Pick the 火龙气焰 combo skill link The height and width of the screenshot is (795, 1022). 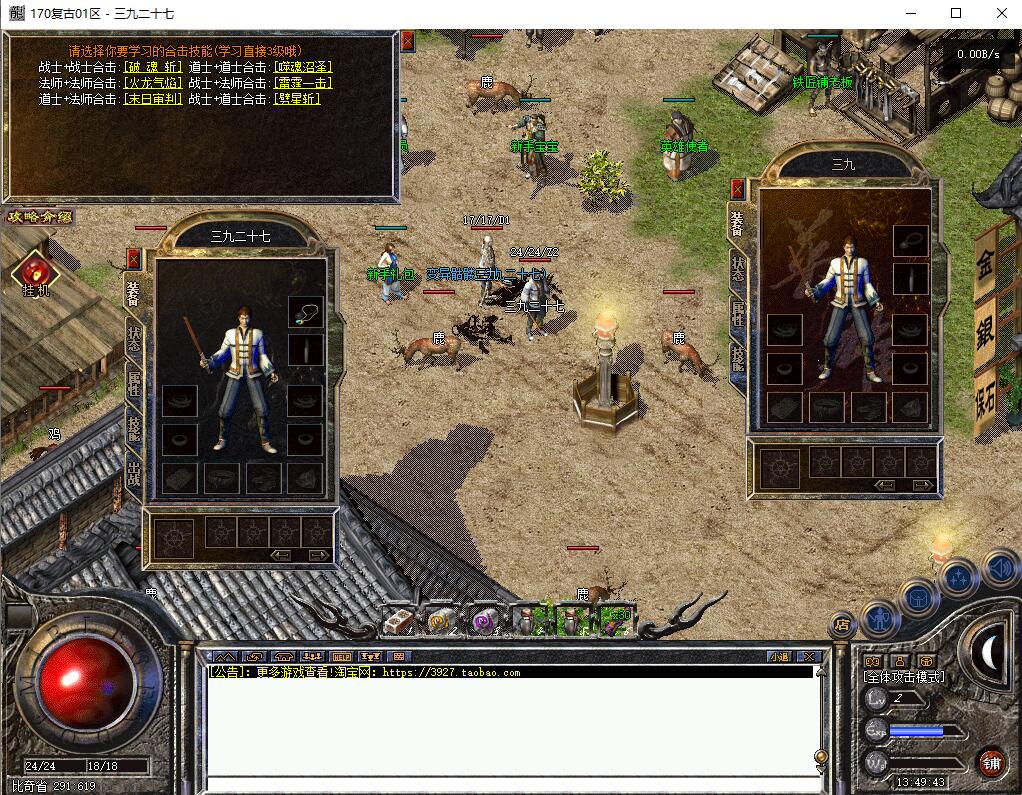point(153,83)
